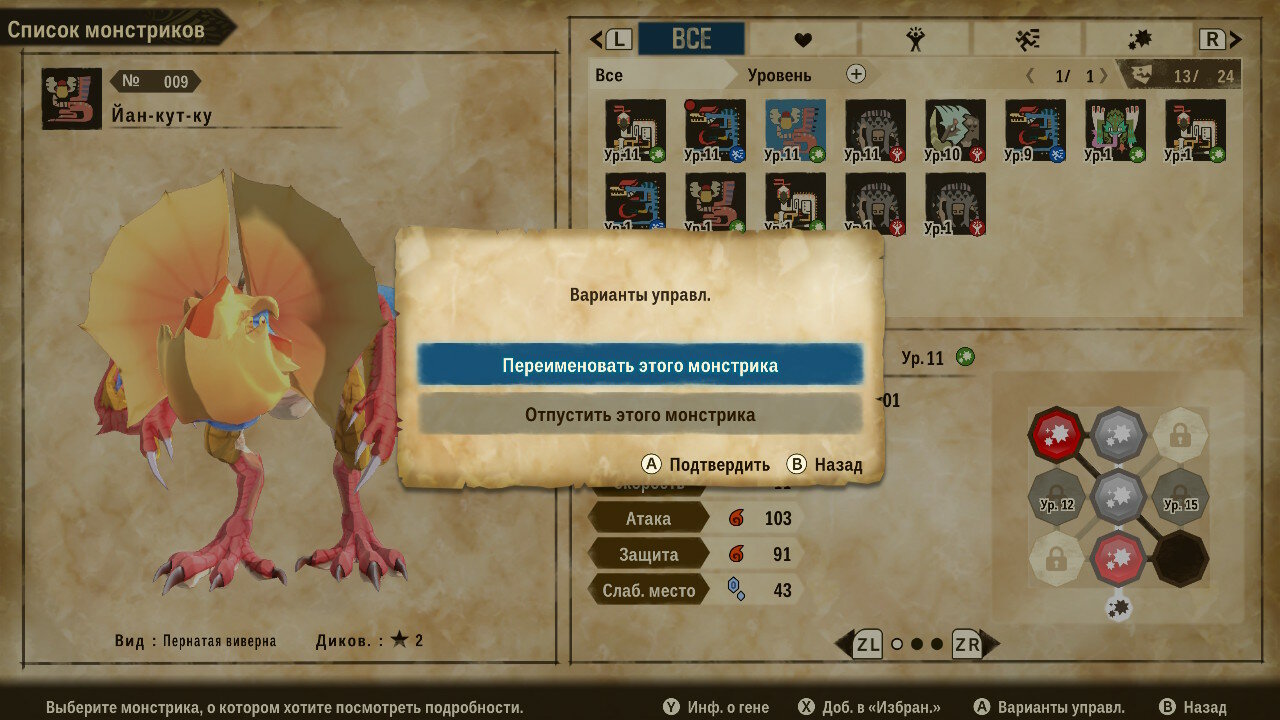This screenshot has height=720, width=1280.
Task: Open the burst technical-type tab
Action: coord(1139,40)
